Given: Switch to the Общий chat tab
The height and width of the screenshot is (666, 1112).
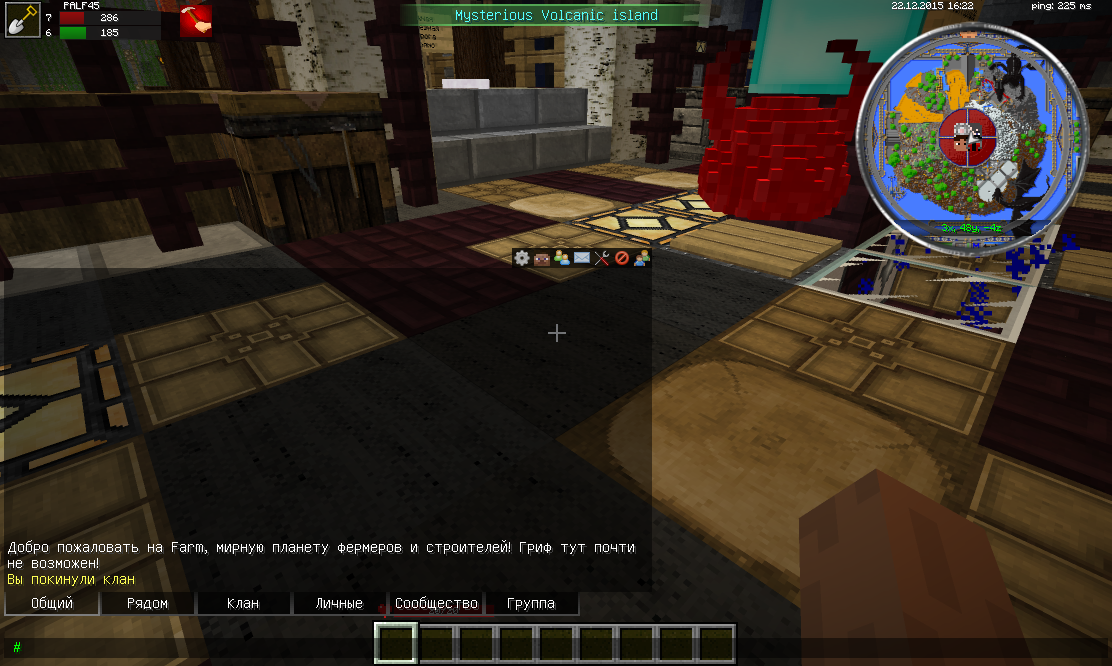Looking at the screenshot, I should (52, 603).
